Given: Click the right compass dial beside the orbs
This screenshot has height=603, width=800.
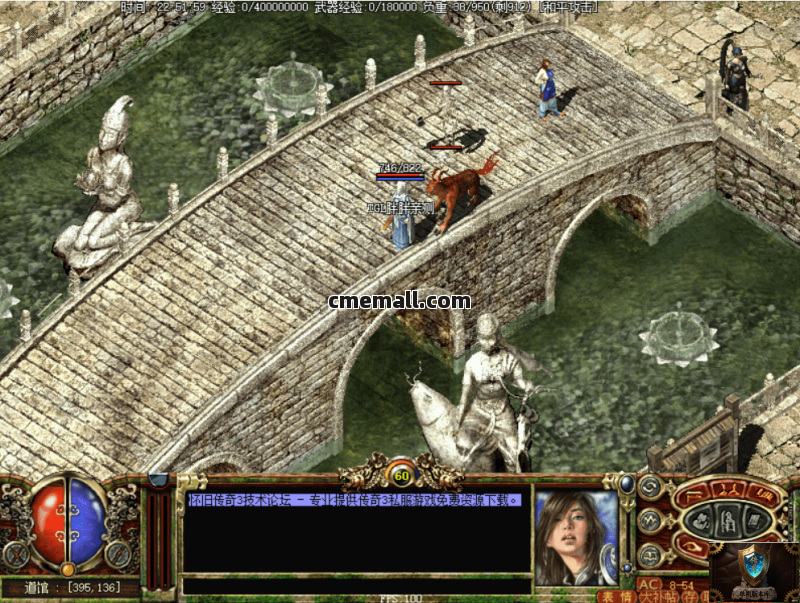Looking at the screenshot, I should 119,553.
